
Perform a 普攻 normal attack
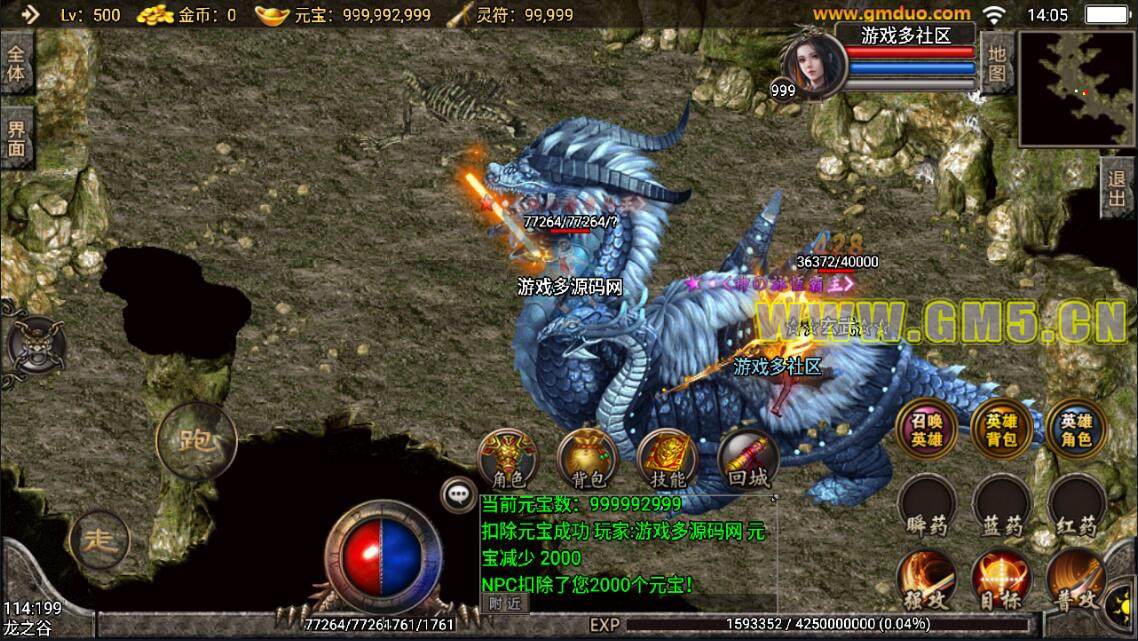coord(1076,580)
